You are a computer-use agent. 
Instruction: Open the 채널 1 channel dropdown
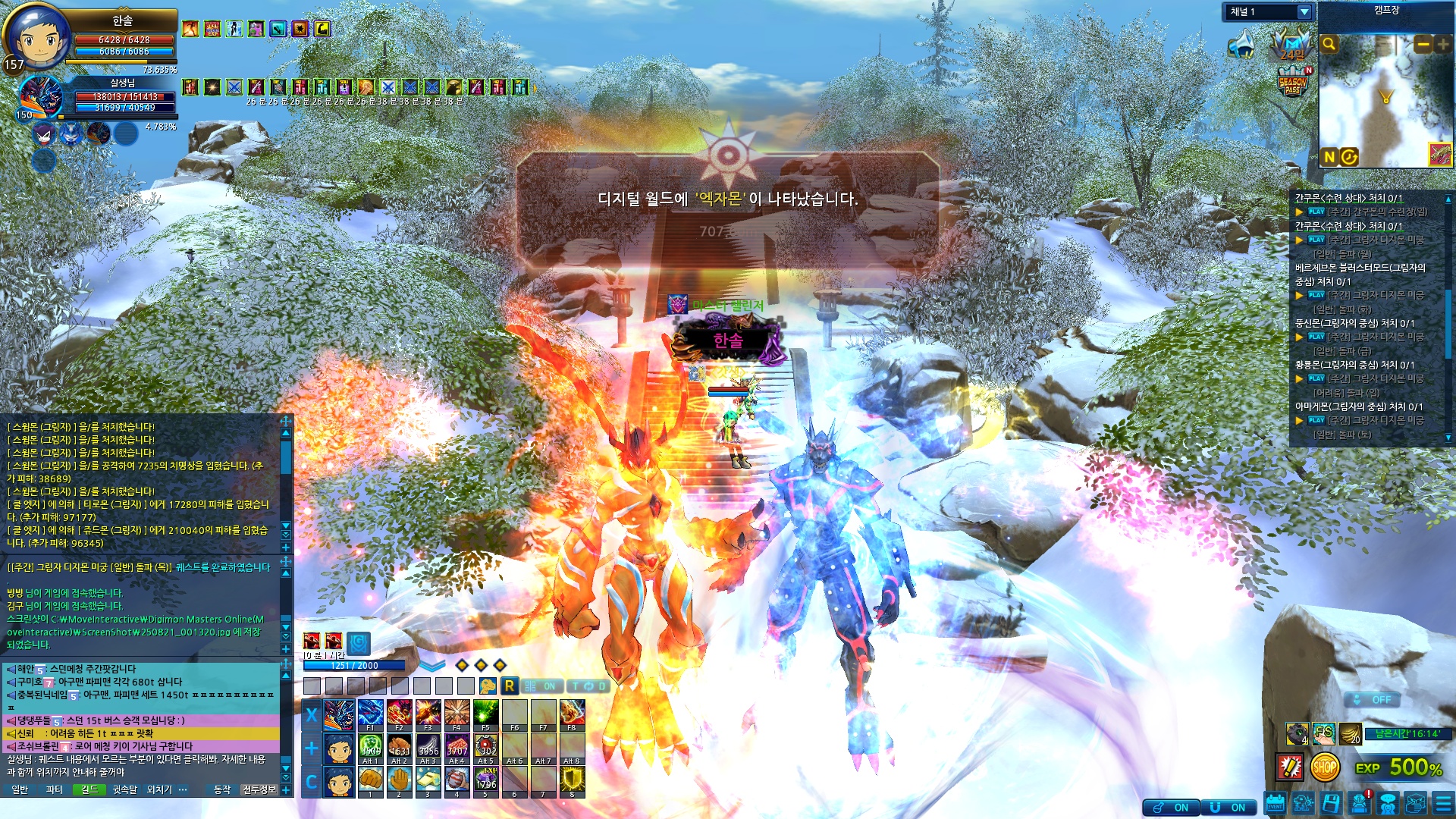(x=1304, y=11)
